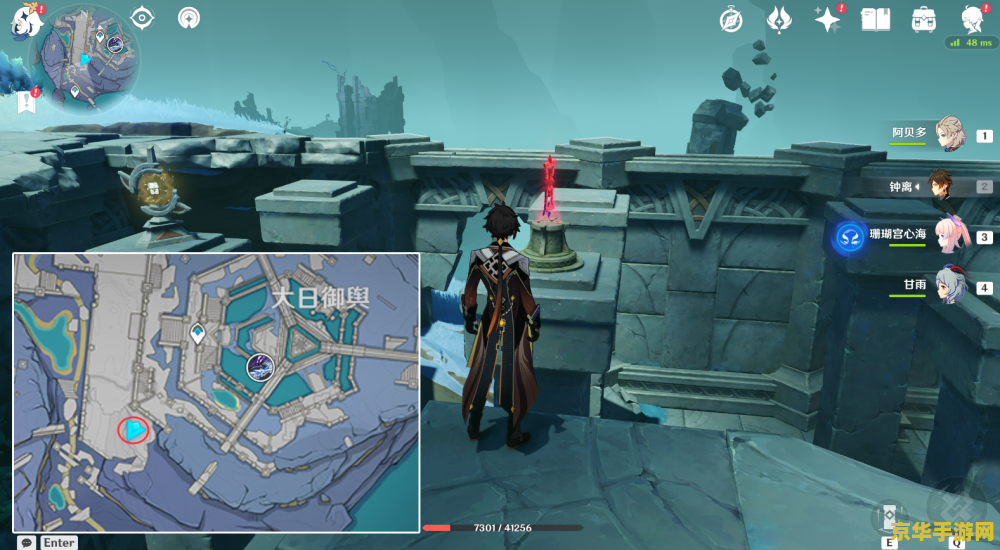
Task: Open the Inventory backpack
Action: (x=923, y=19)
